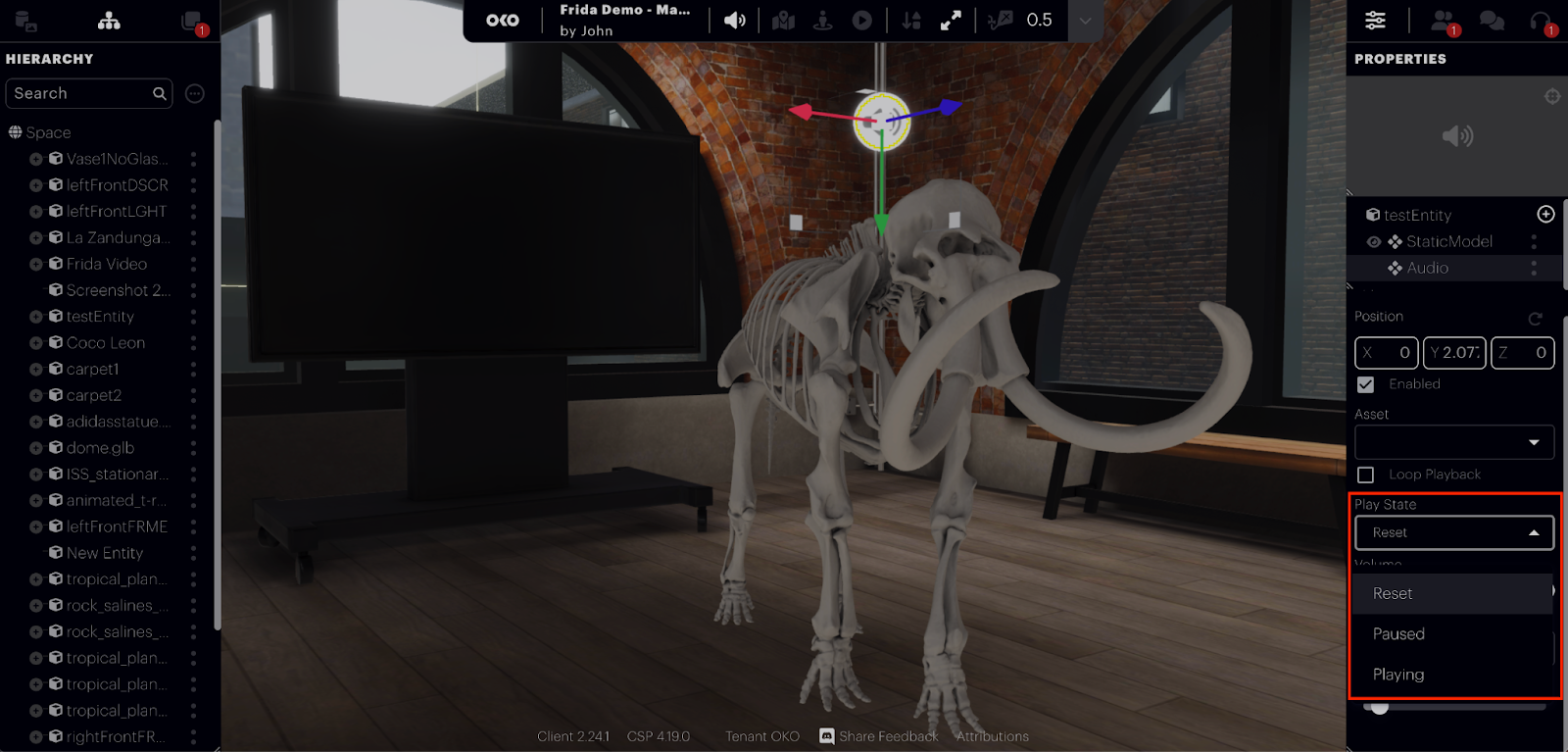
Task: Toggle the Loop Playback checkbox
Action: (x=1366, y=475)
